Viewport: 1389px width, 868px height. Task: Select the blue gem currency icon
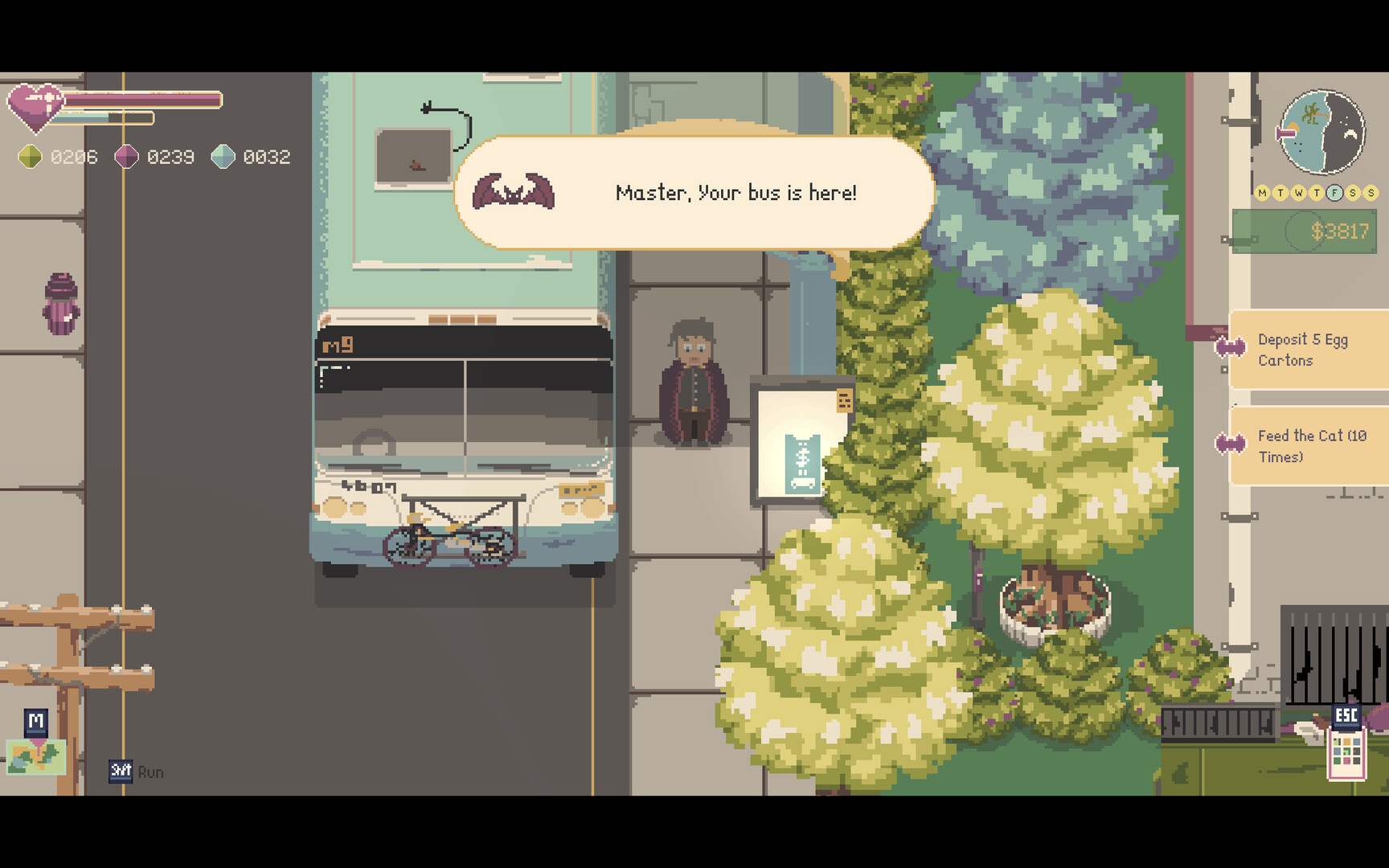pyautogui.click(x=223, y=156)
